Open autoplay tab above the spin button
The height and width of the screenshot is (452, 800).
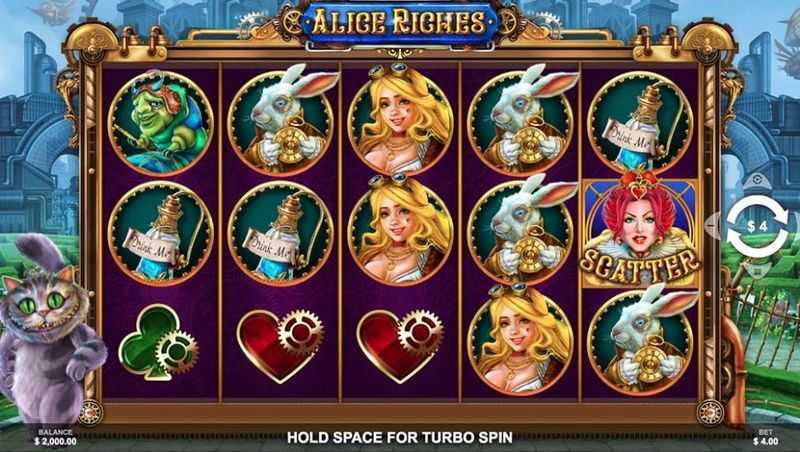pyautogui.click(x=756, y=181)
